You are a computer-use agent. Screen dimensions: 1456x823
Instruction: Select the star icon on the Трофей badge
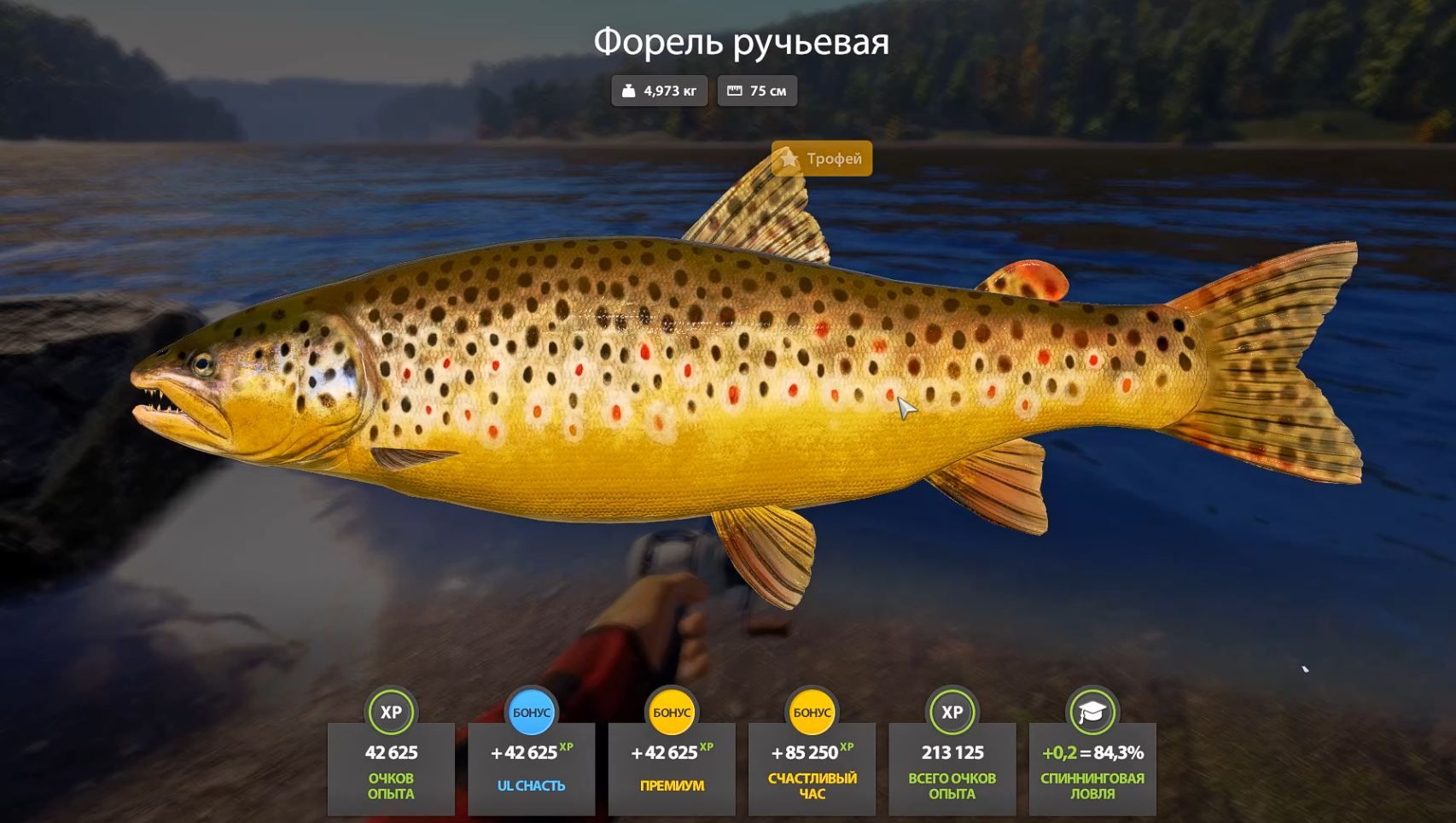coord(789,159)
